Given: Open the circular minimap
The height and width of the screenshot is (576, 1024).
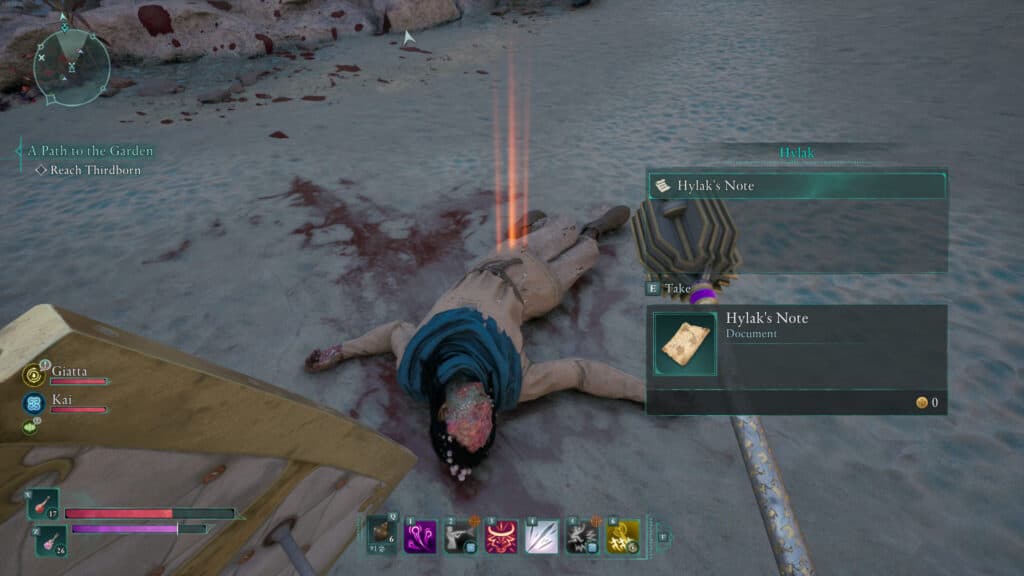Looking at the screenshot, I should 72,66.
